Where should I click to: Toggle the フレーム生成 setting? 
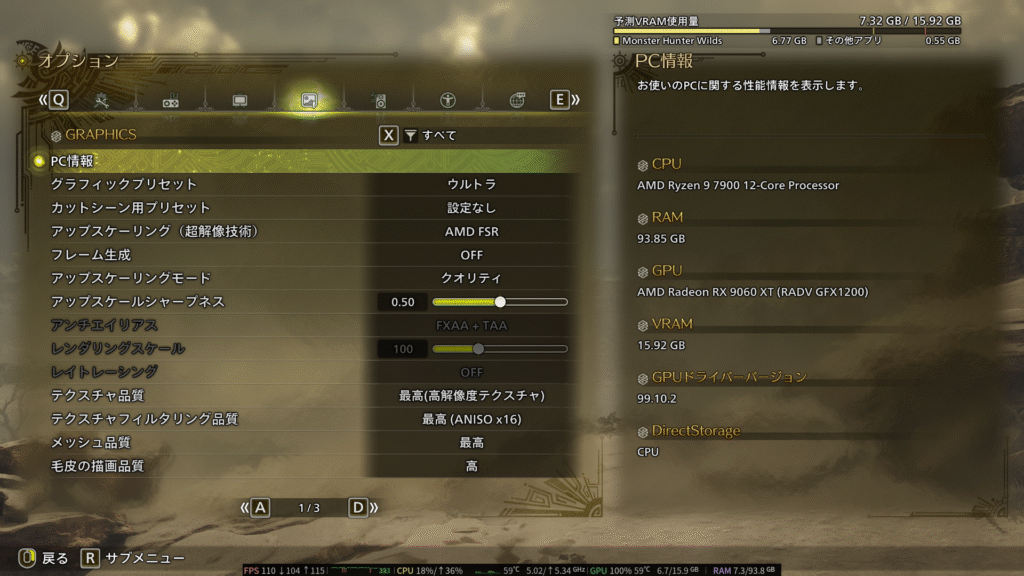471,255
